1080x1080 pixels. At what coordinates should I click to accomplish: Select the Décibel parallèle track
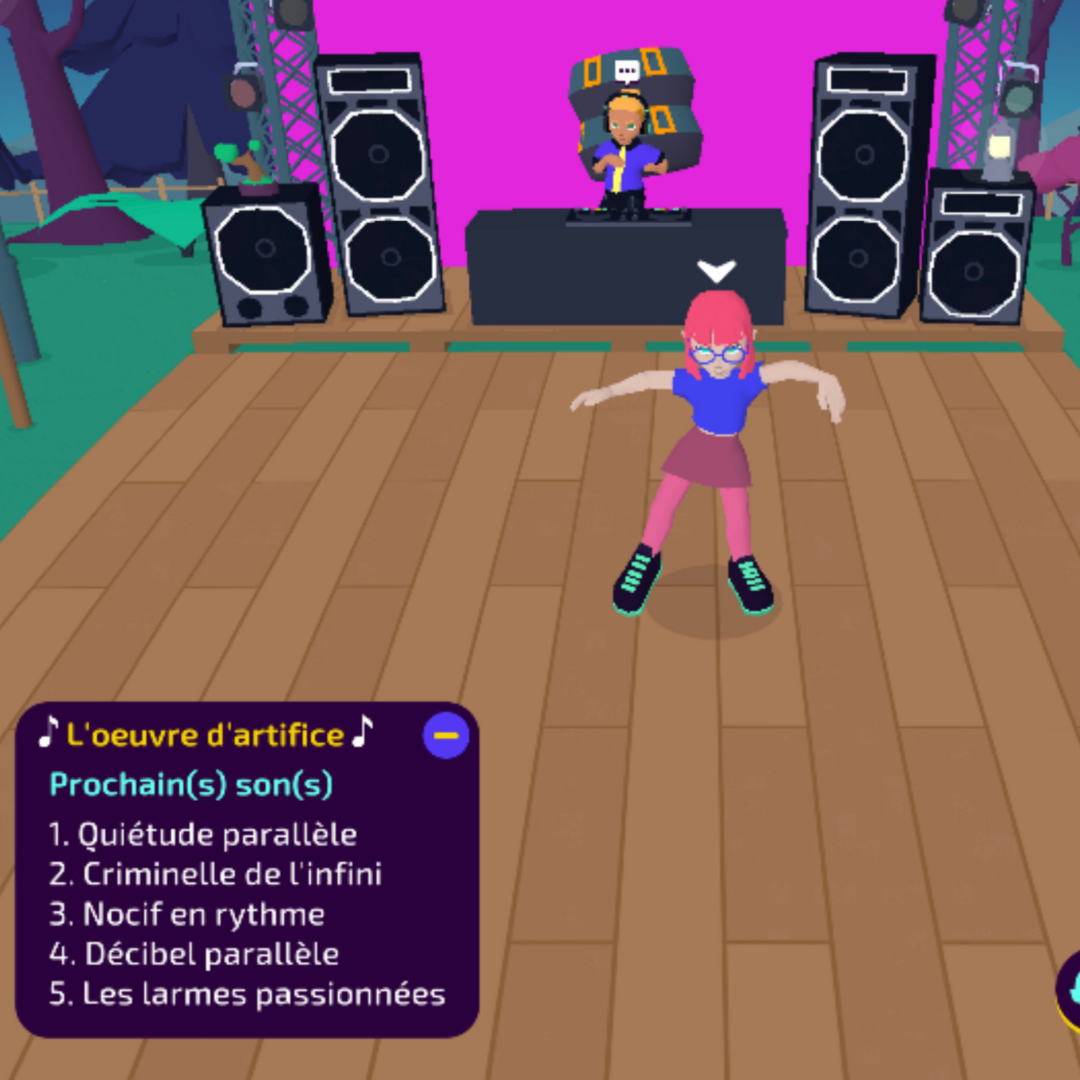click(195, 954)
